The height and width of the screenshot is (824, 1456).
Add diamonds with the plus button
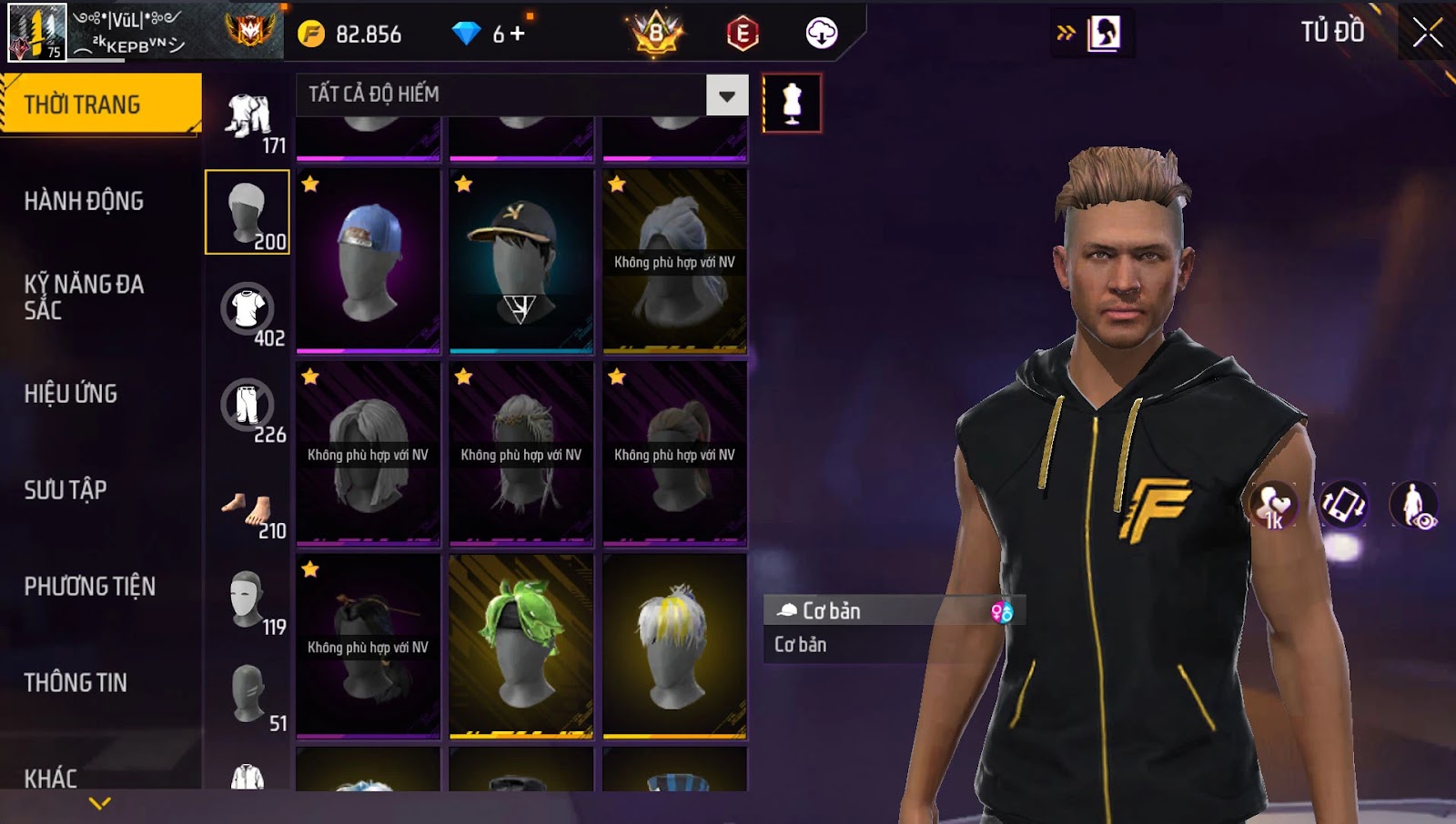518,35
